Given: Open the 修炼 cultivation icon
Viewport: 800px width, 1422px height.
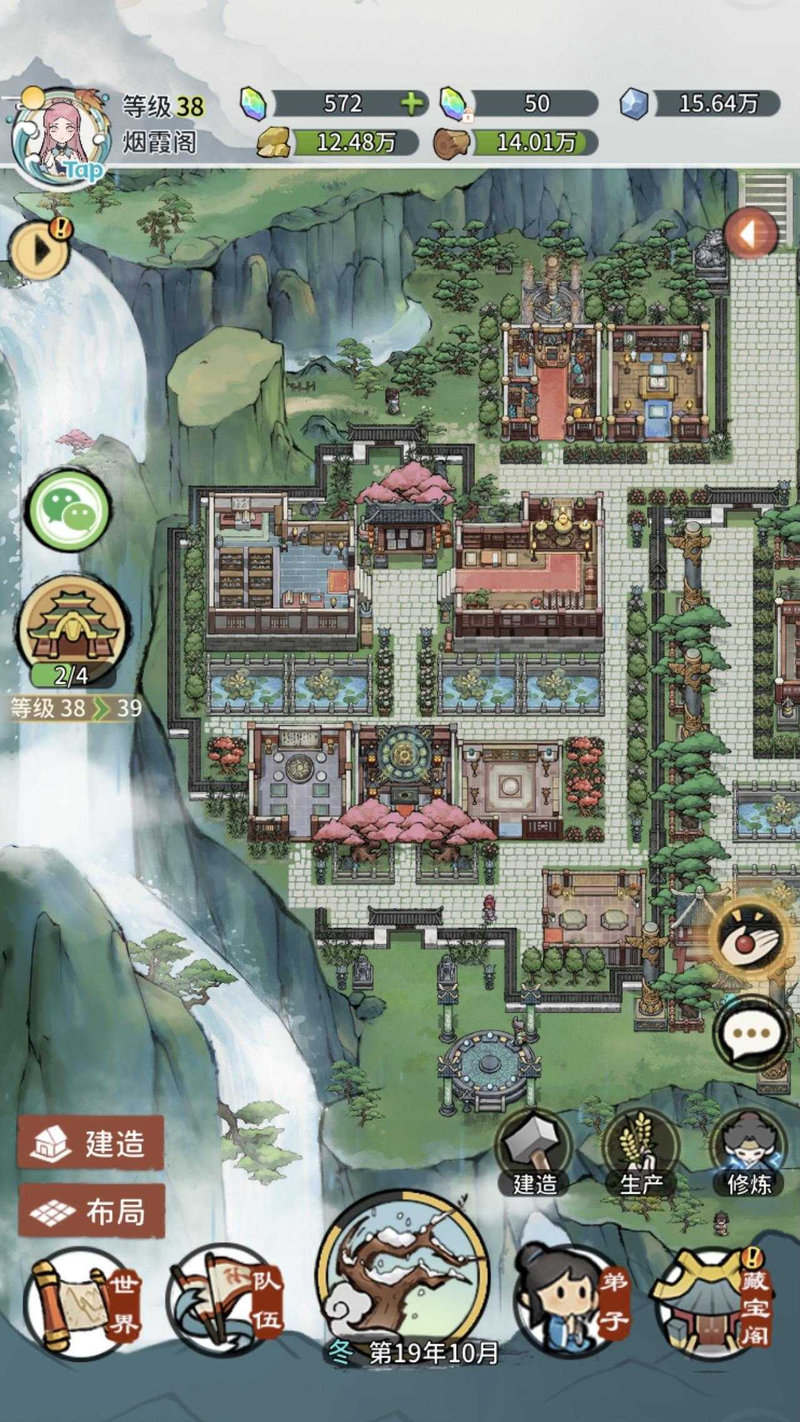Looking at the screenshot, I should pyautogui.click(x=748, y=1148).
